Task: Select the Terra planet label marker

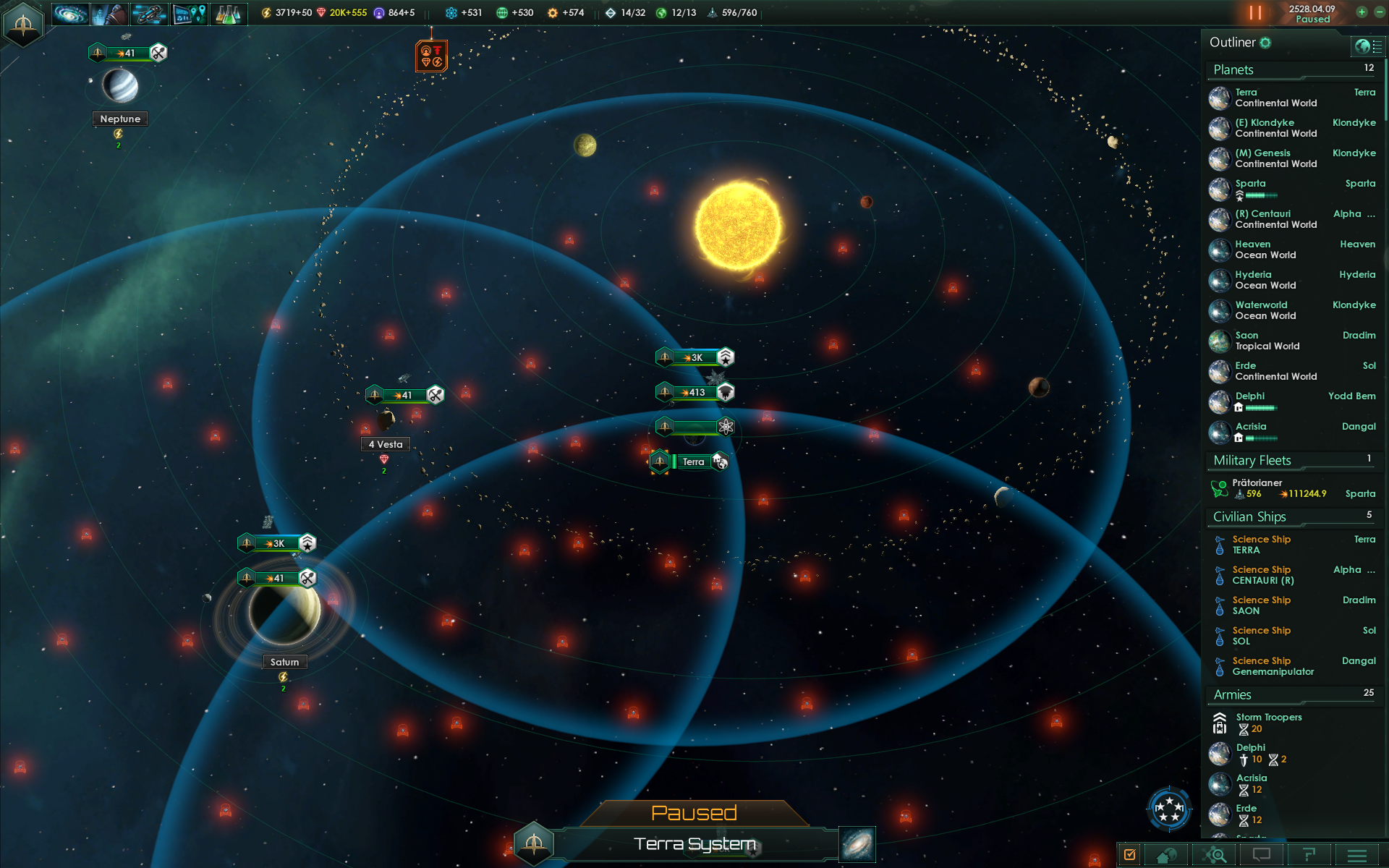Action: (692, 461)
